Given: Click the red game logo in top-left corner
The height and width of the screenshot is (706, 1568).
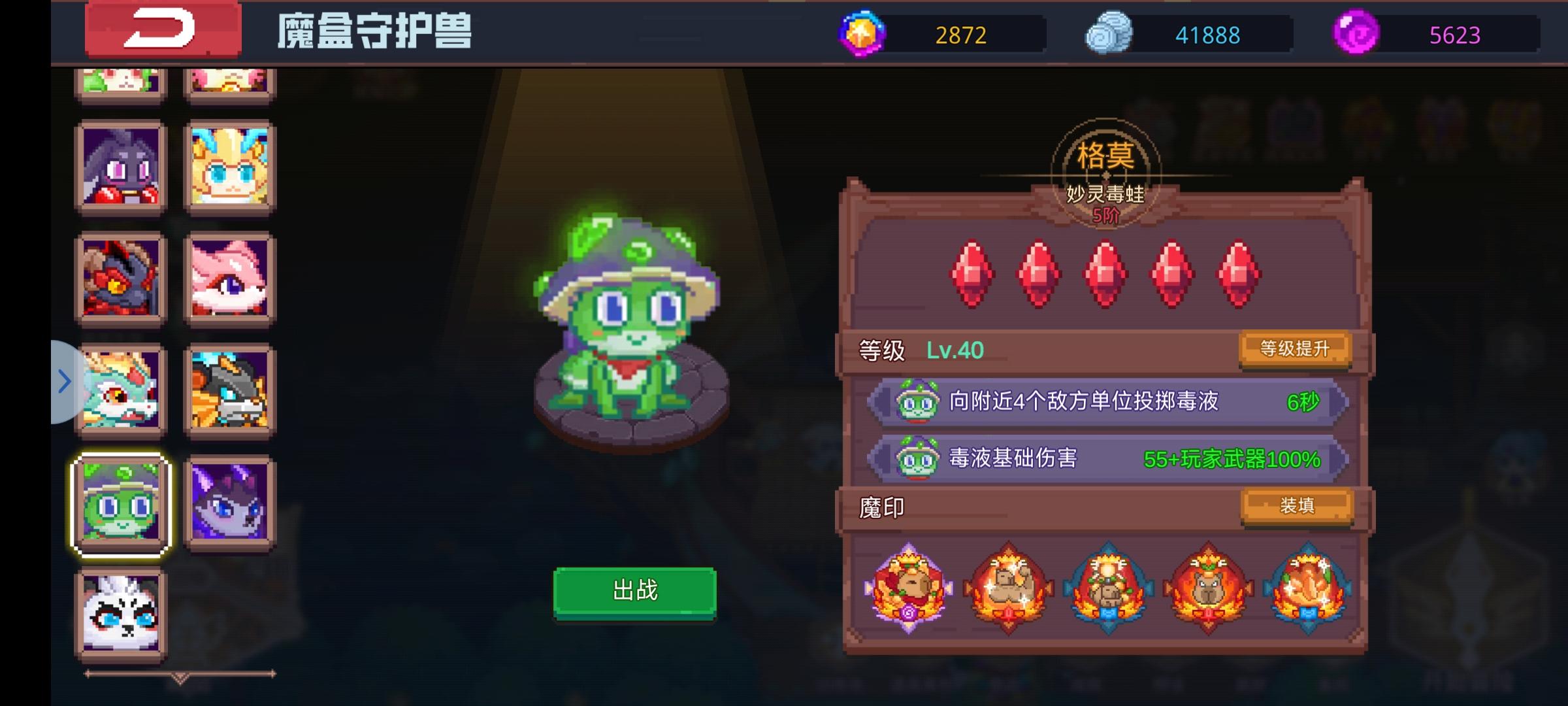Looking at the screenshot, I should 162,31.
